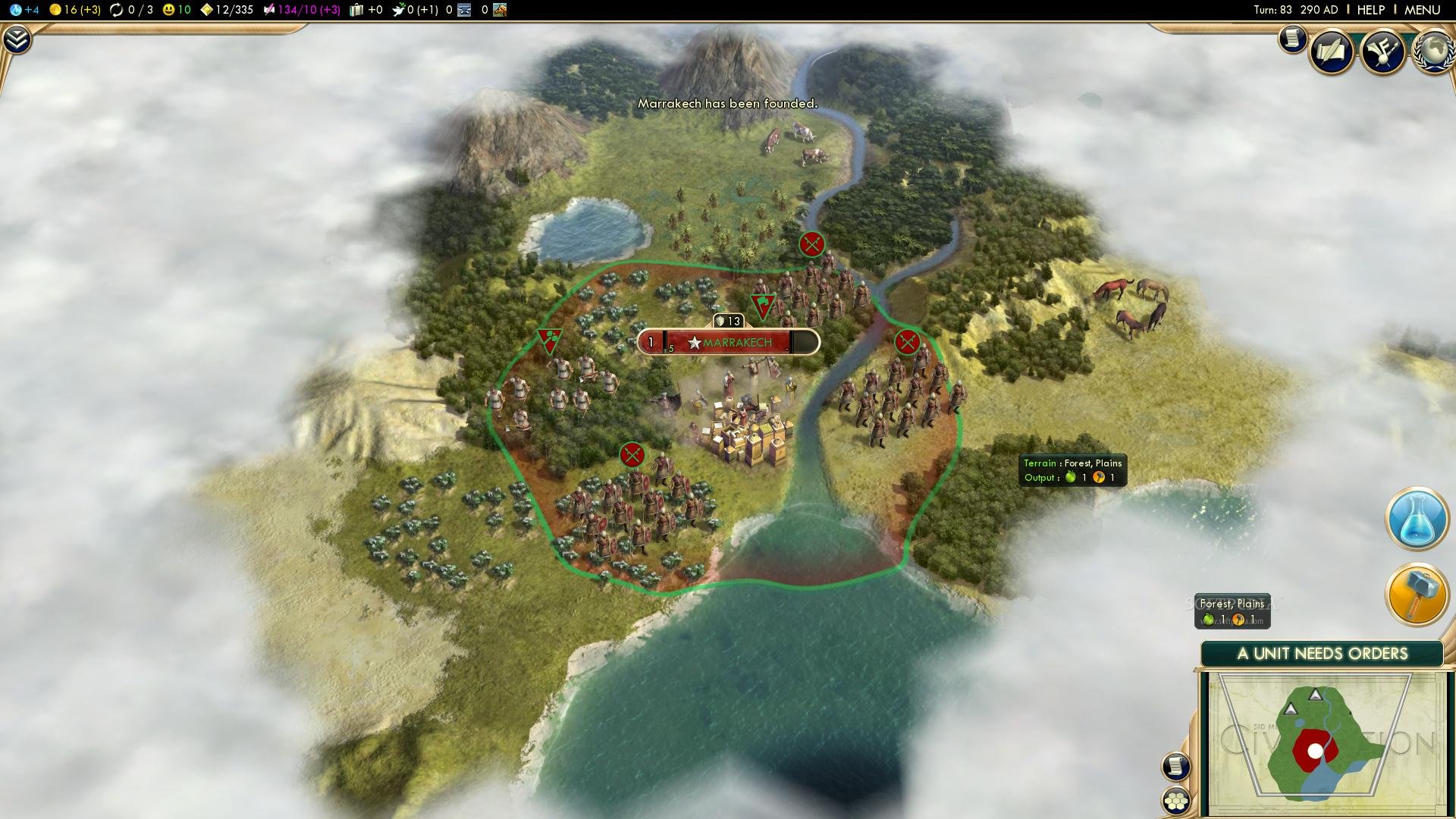
Task: Open the small scroll icon near HELP
Action: pos(1292,38)
